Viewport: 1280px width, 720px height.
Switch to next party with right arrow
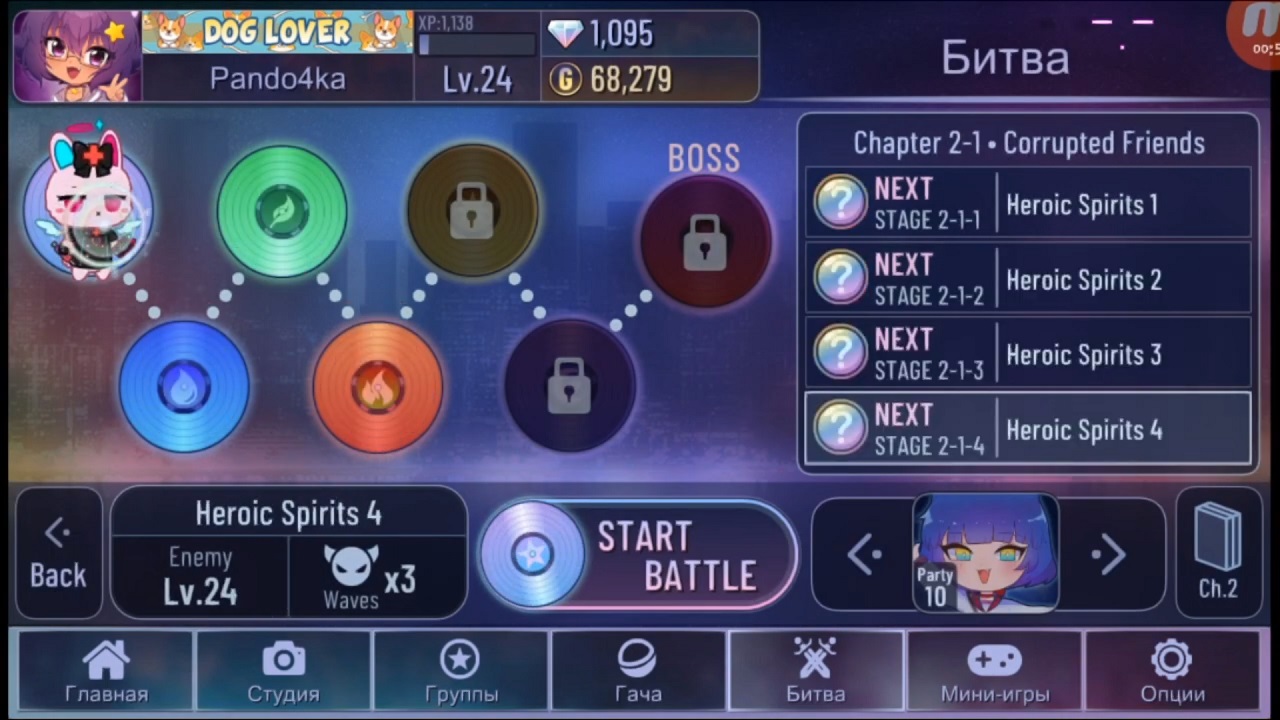pyautogui.click(x=1109, y=554)
